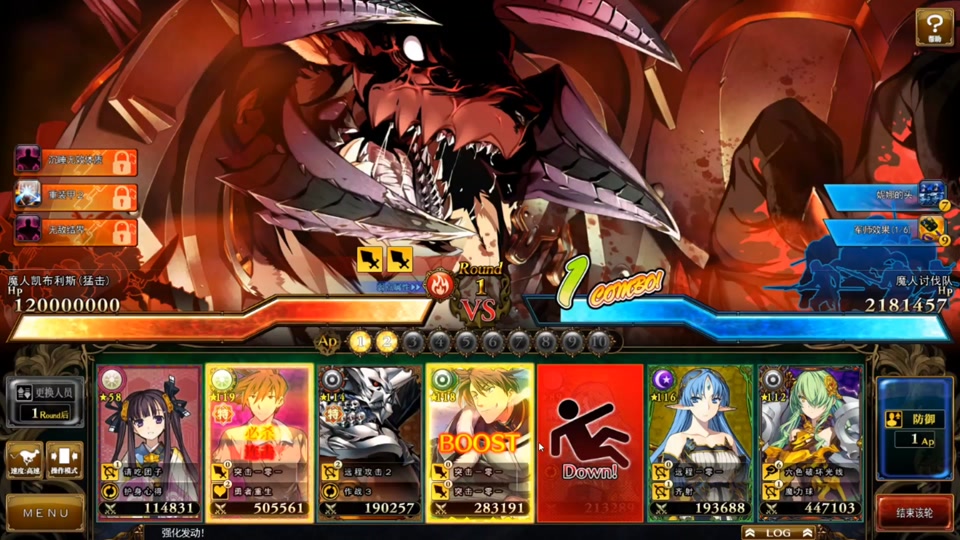This screenshot has height=540, width=960.
Task: Pick the silver armored monster card
Action: coord(369,442)
